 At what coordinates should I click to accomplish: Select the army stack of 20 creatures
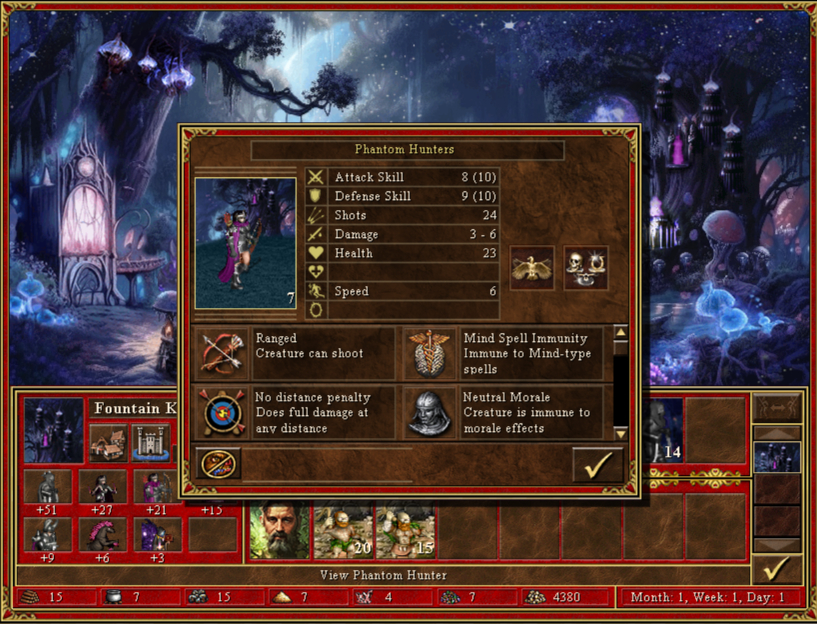(x=342, y=530)
